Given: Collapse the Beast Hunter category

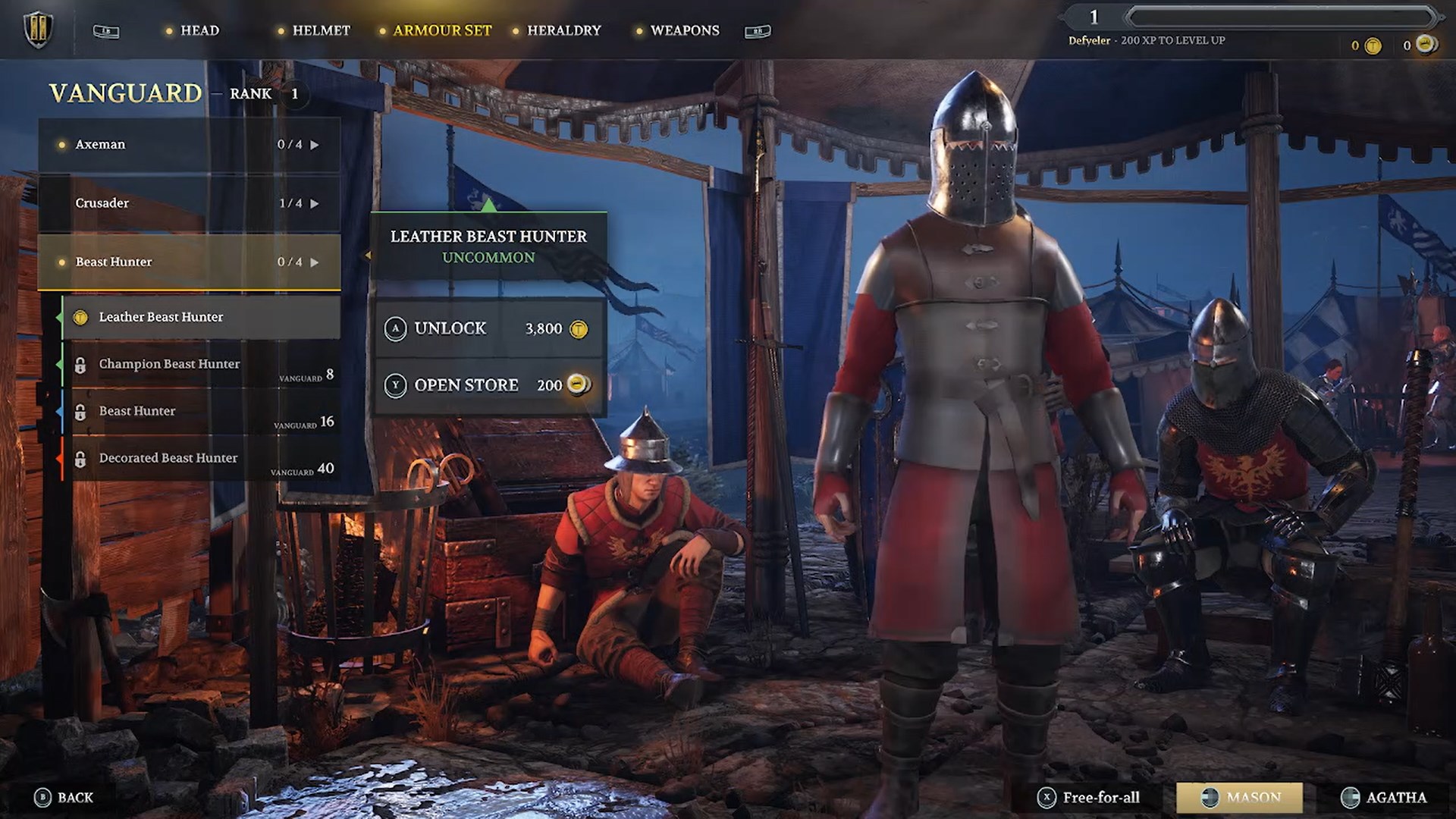Looking at the screenshot, I should [x=190, y=262].
